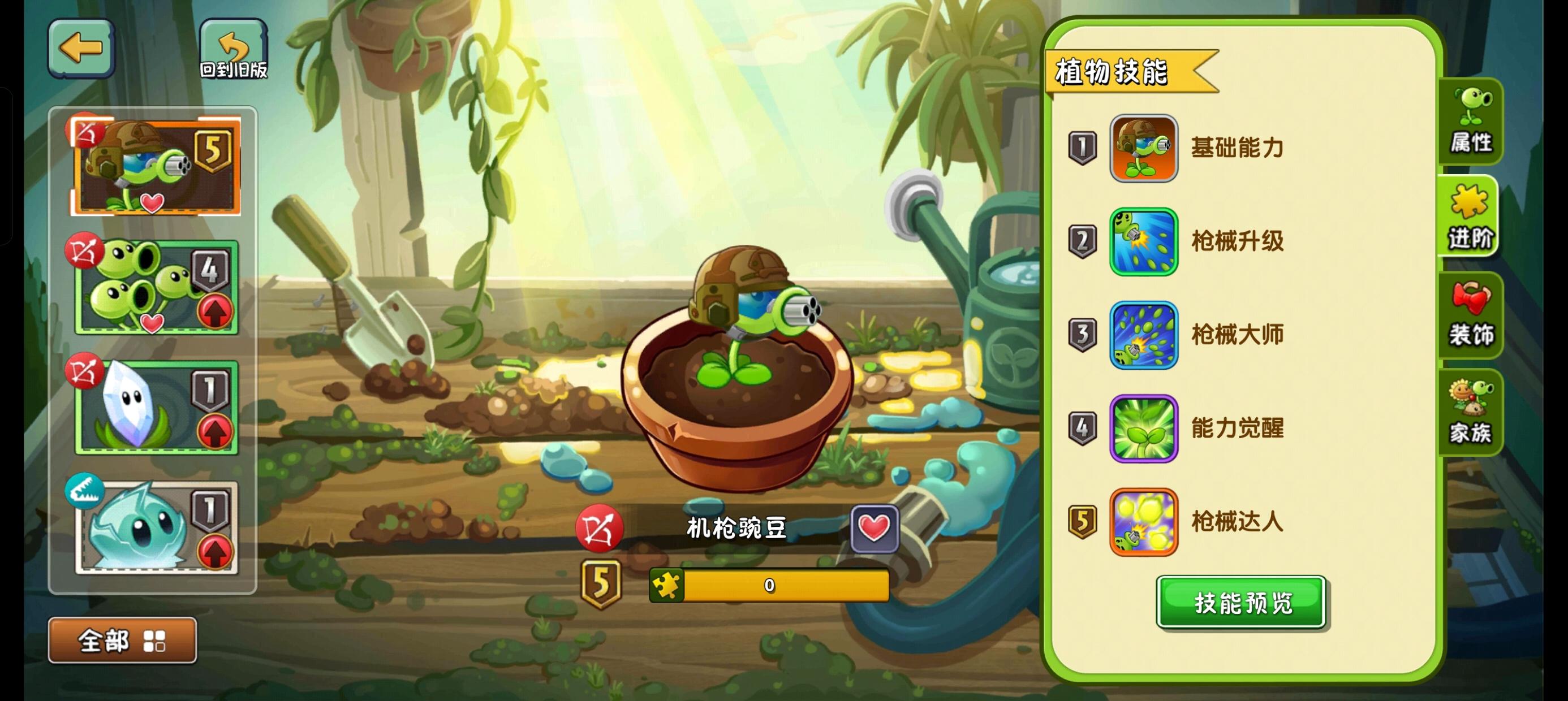Toggle the heart favorite next to 机枪豌豆

[875, 528]
